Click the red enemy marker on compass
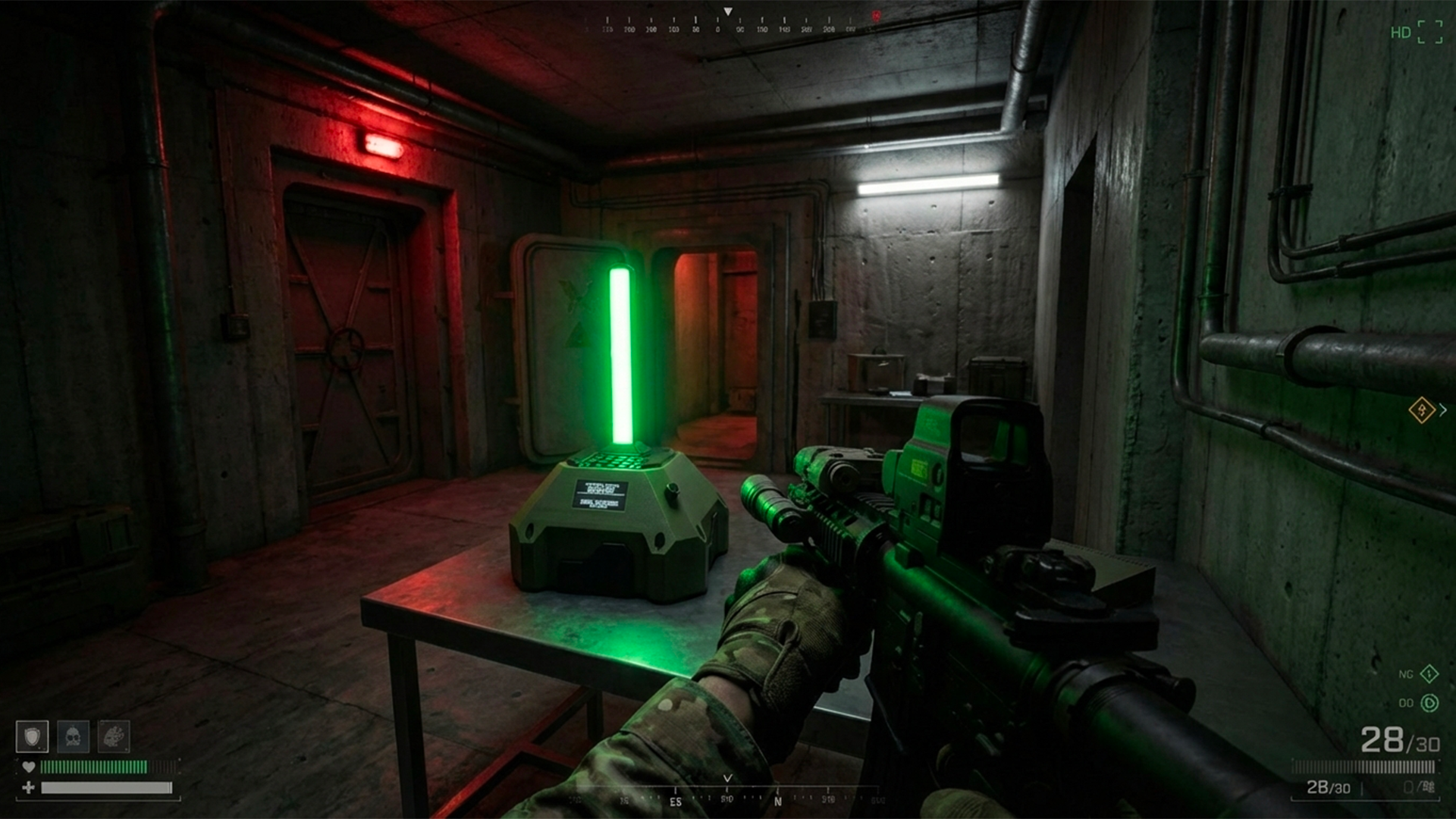This screenshot has width=1456, height=819. [876, 16]
